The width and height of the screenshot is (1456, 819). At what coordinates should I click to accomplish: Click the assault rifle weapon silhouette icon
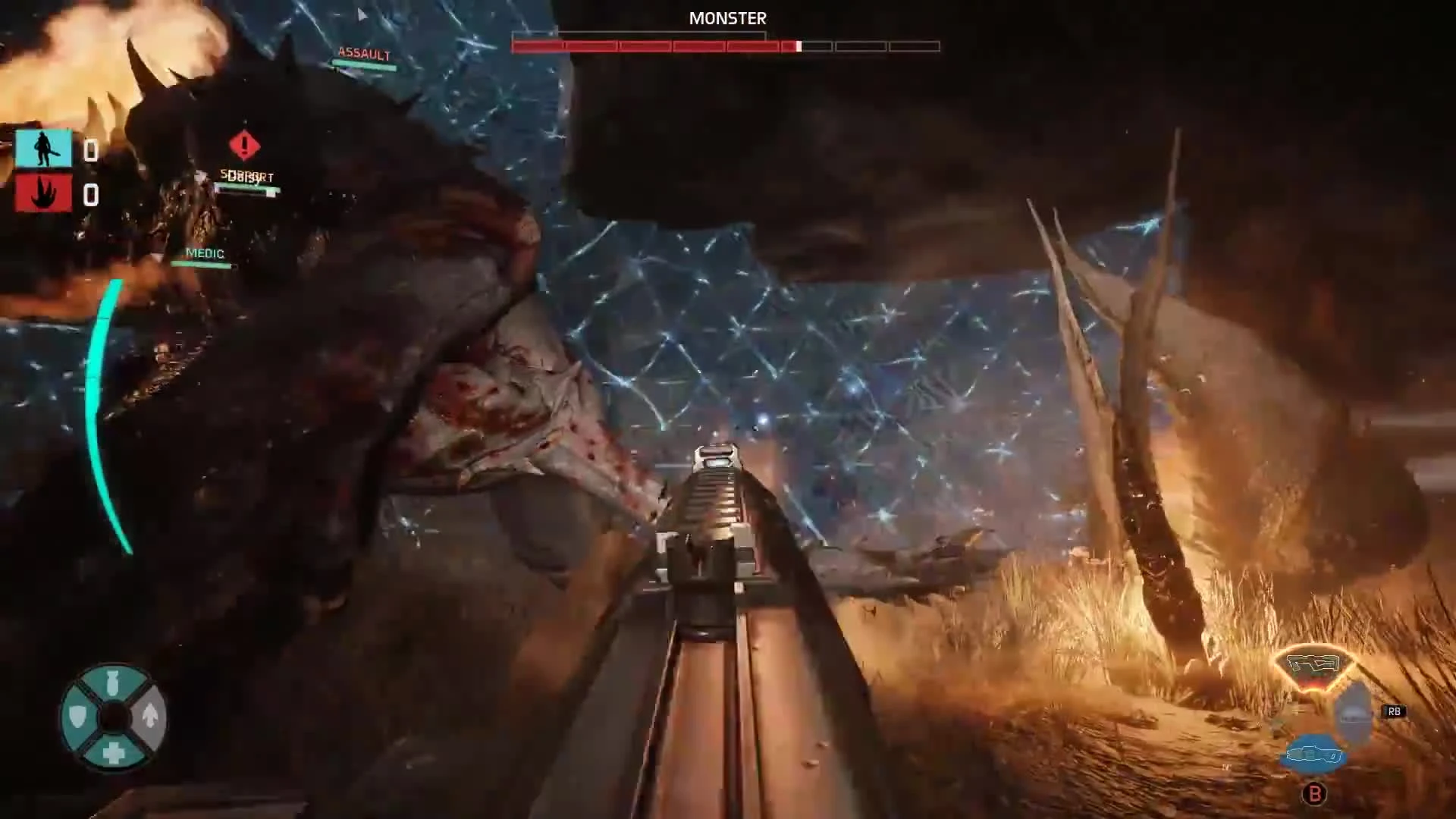pos(1316,664)
